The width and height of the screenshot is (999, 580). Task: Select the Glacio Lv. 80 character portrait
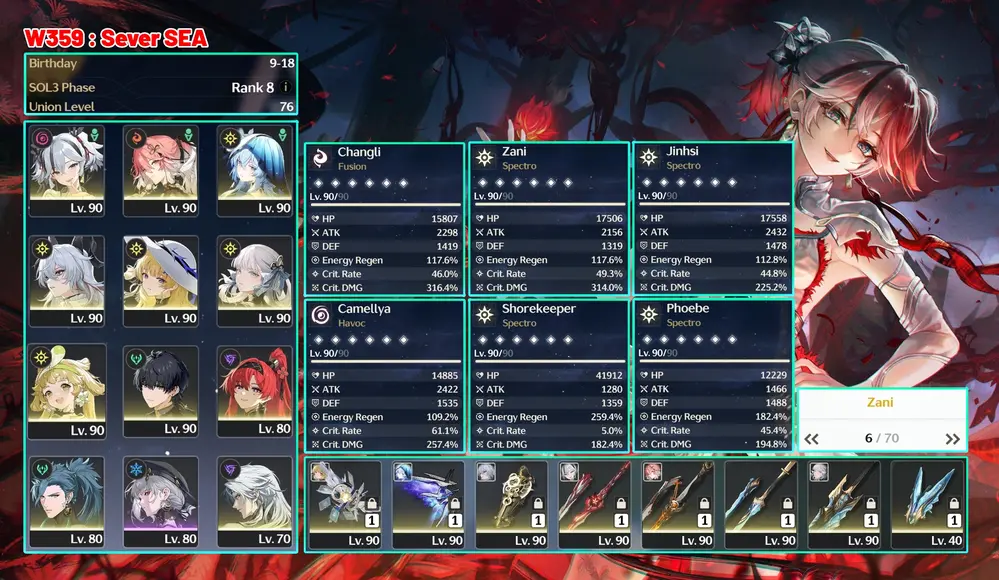click(160, 502)
